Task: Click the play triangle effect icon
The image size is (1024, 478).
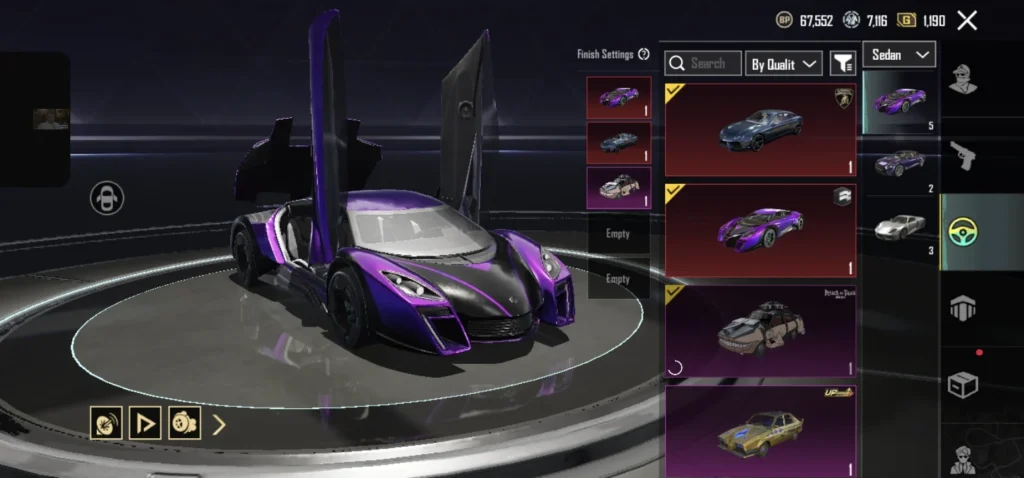Action: click(146, 423)
